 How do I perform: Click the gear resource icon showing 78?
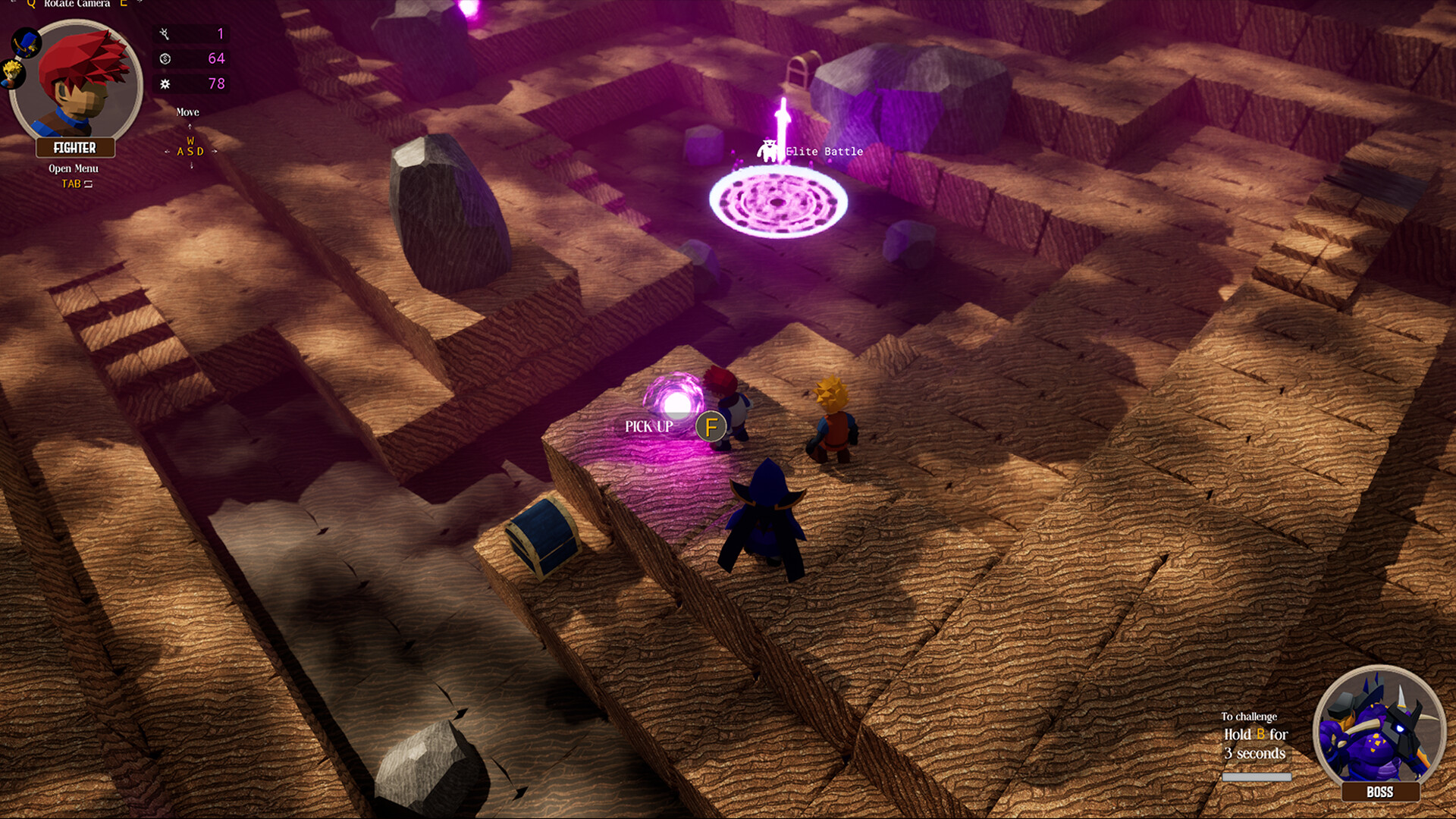[165, 84]
